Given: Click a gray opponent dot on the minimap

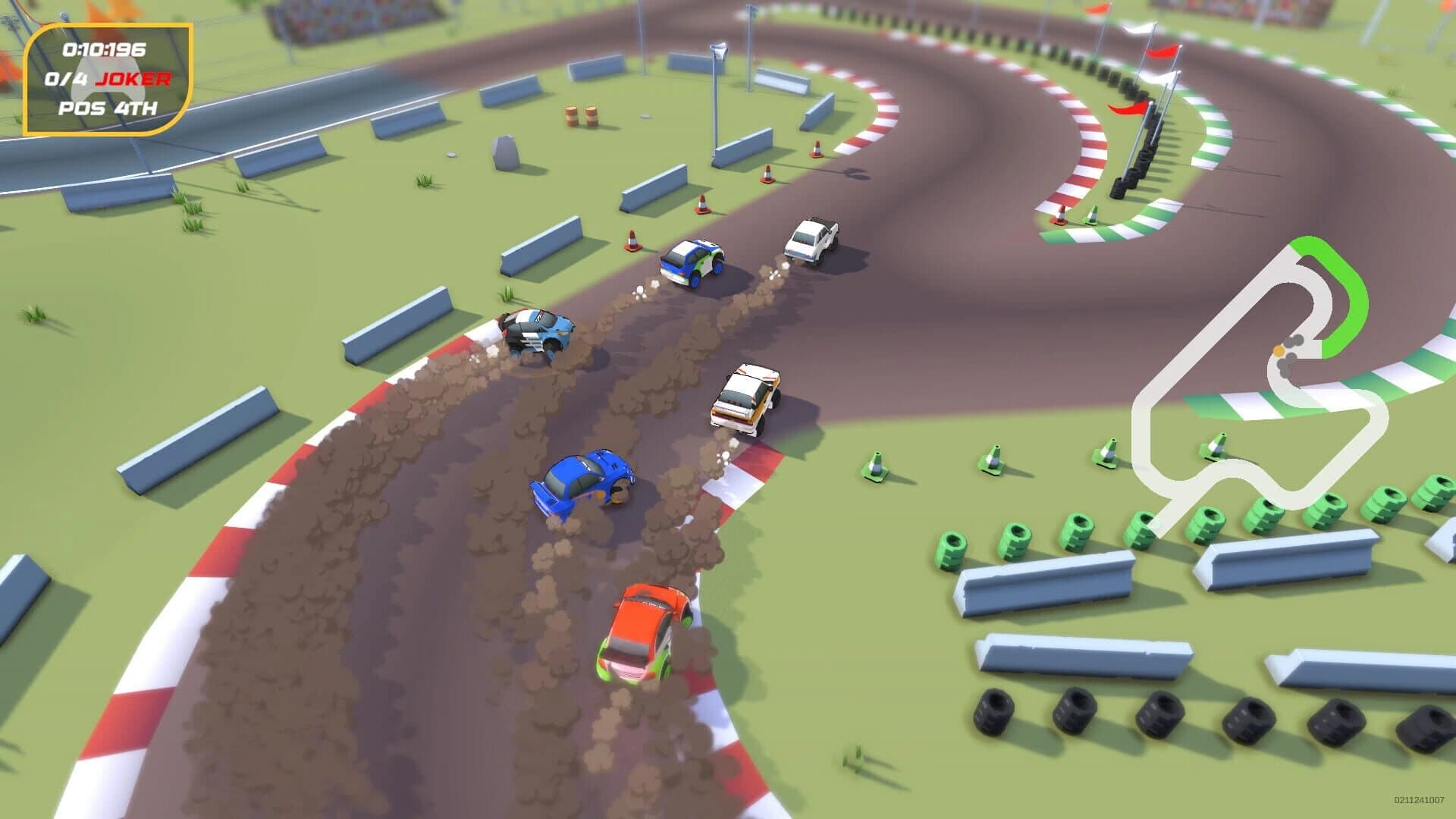Looking at the screenshot, I should tap(1297, 341).
